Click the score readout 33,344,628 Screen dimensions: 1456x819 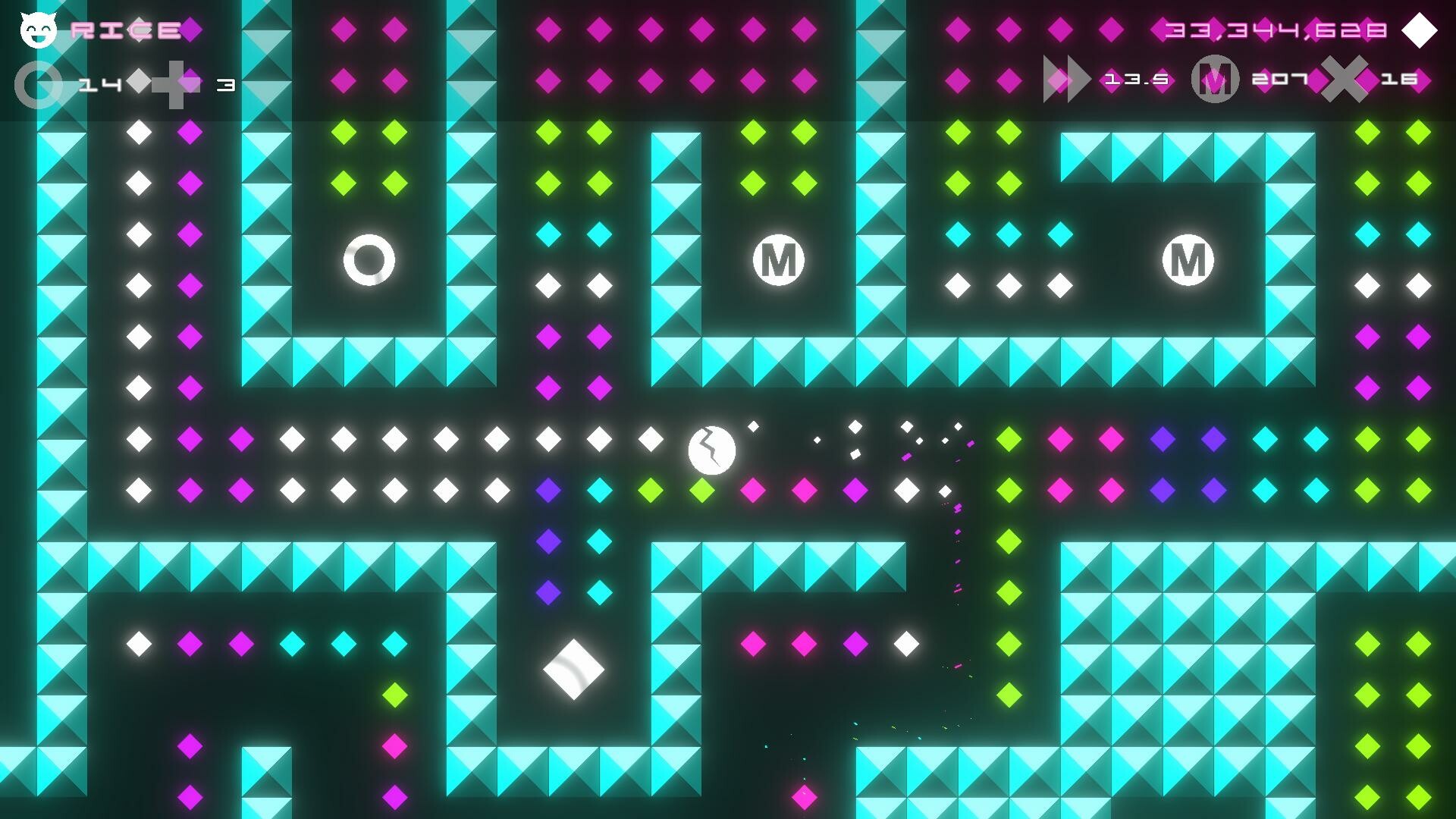1274,32
